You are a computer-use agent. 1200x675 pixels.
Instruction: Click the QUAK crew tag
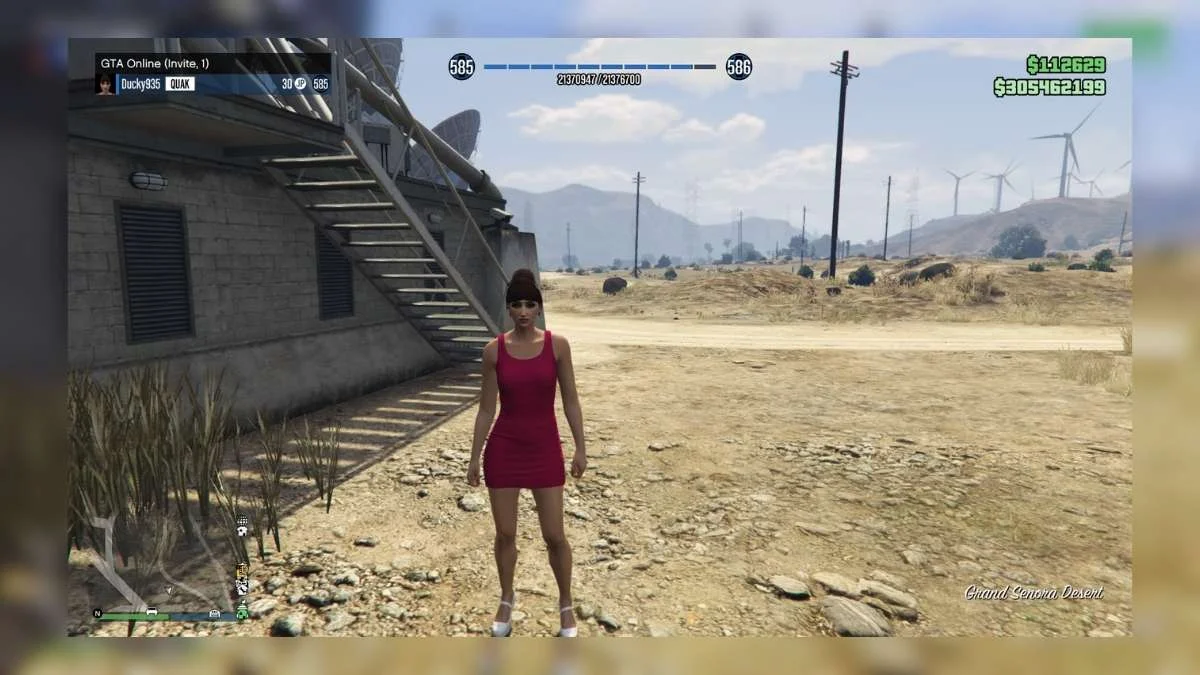tap(180, 84)
